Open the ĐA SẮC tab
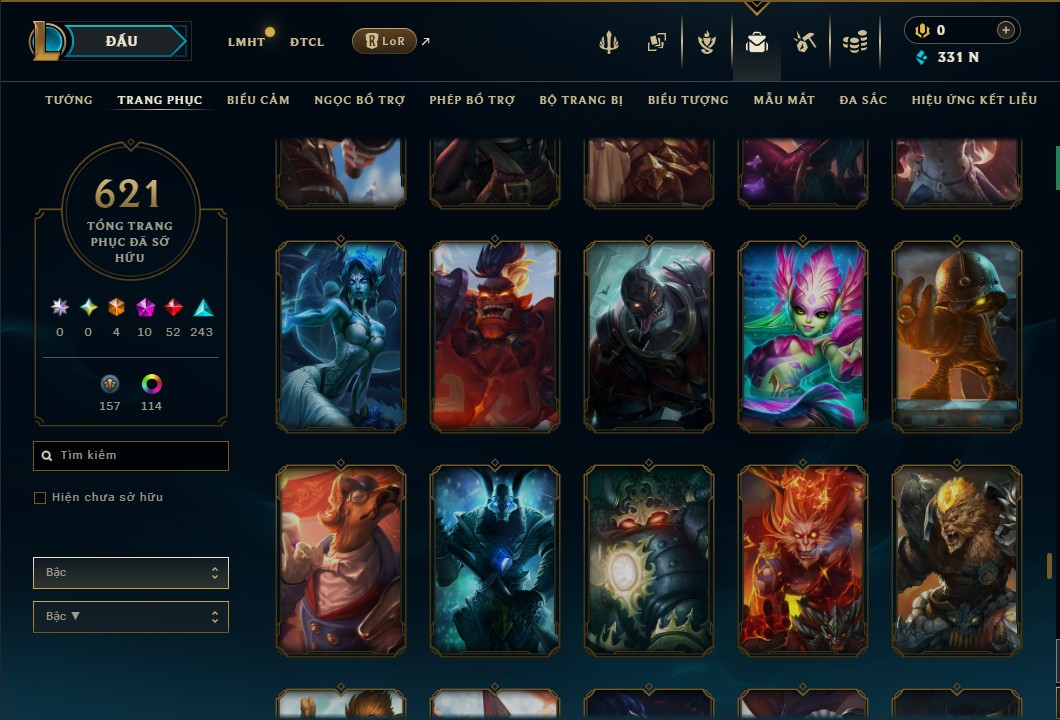This screenshot has width=1060, height=720. coord(863,100)
